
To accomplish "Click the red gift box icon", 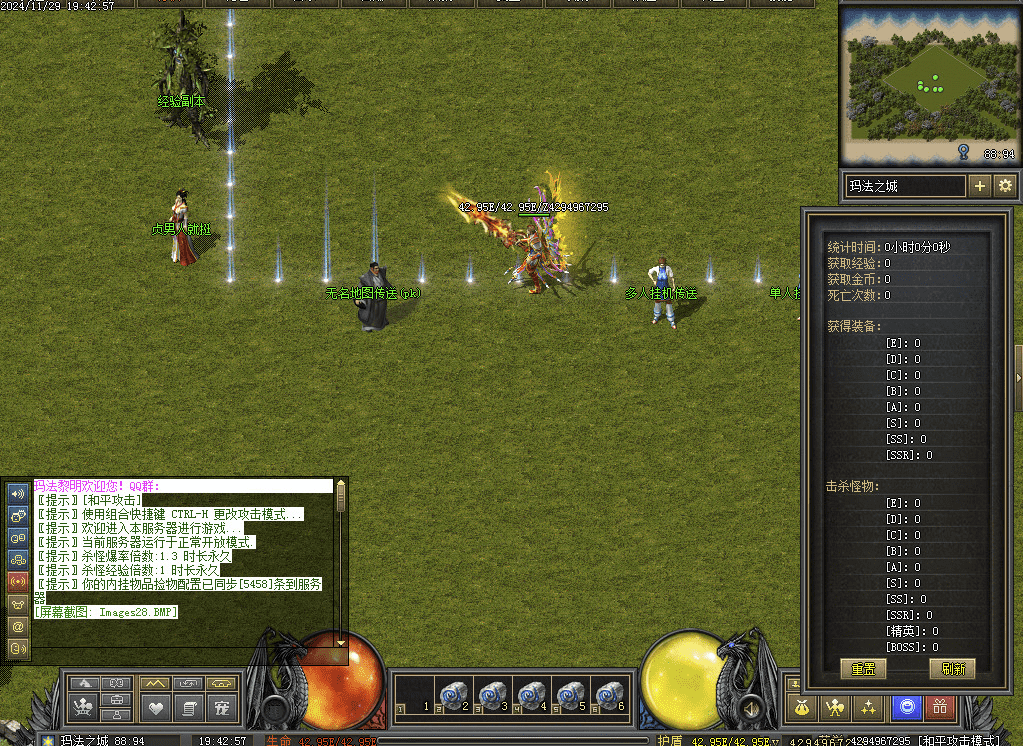I will 940,708.
